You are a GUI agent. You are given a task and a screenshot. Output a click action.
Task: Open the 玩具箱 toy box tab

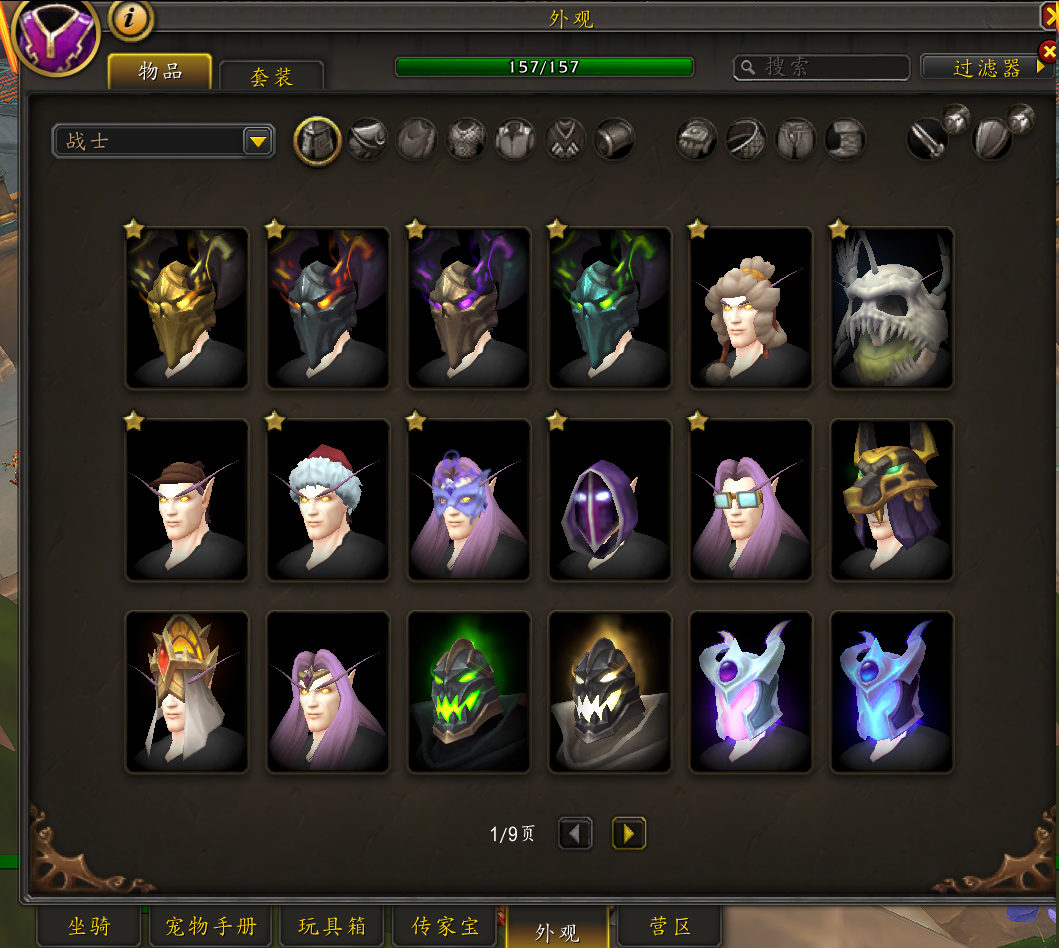tap(331, 927)
